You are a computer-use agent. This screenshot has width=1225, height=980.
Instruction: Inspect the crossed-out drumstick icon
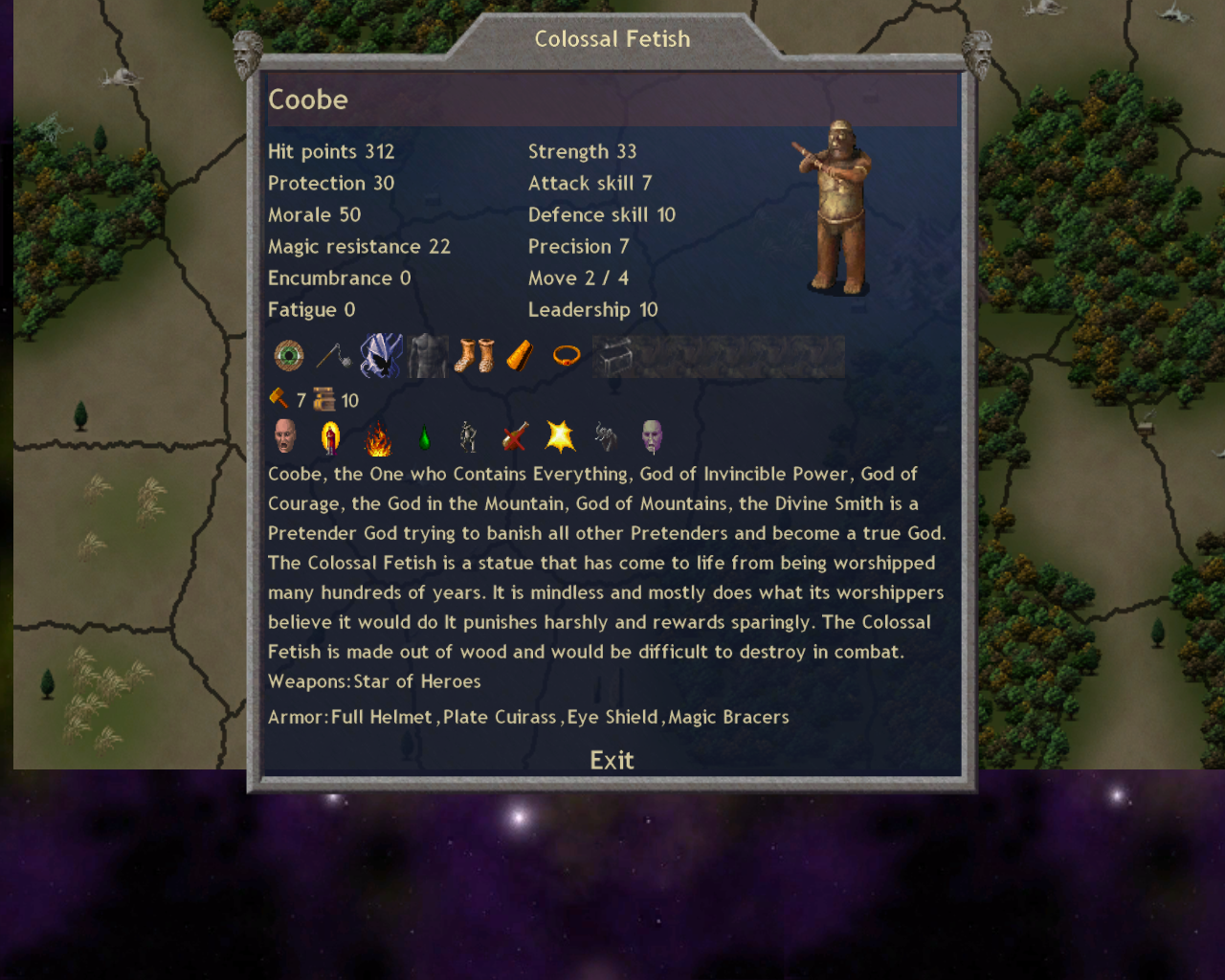coord(515,437)
